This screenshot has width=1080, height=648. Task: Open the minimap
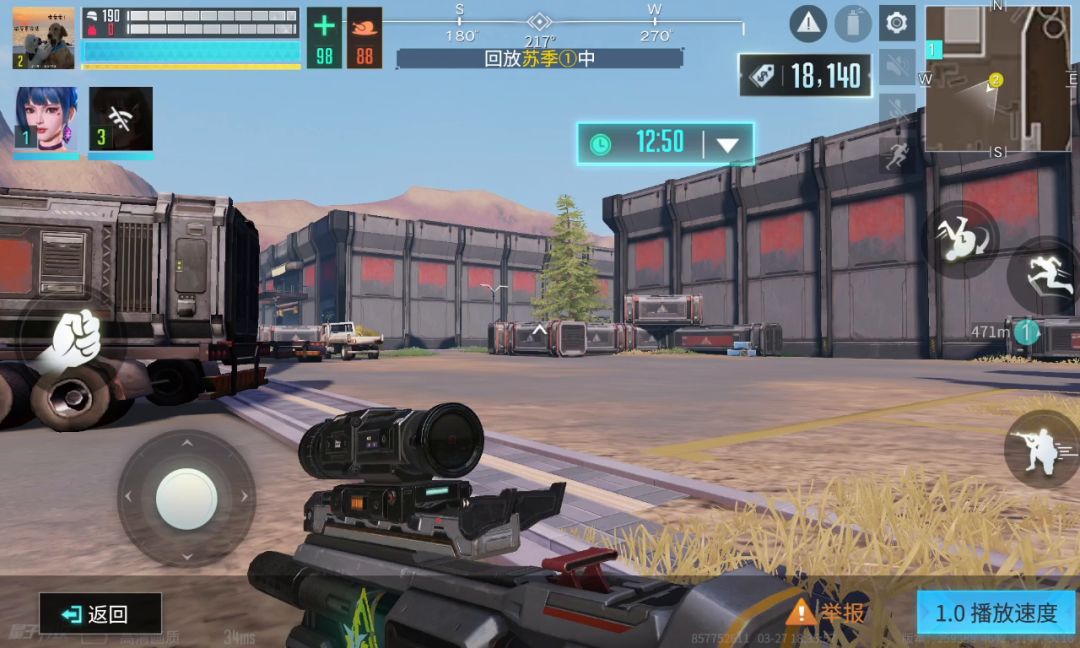(997, 78)
